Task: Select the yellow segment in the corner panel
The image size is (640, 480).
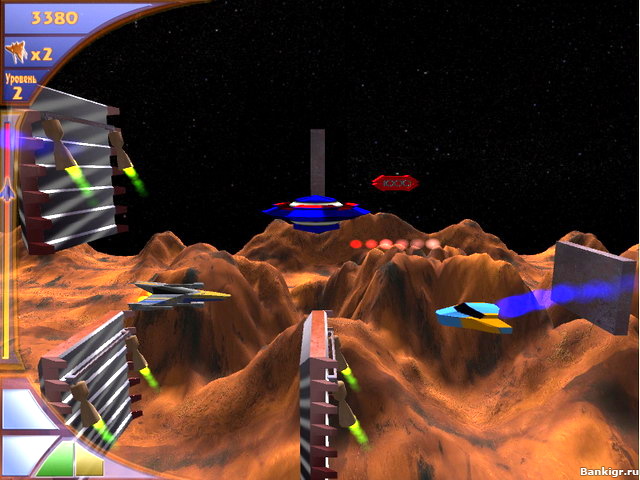Action: coord(90,462)
